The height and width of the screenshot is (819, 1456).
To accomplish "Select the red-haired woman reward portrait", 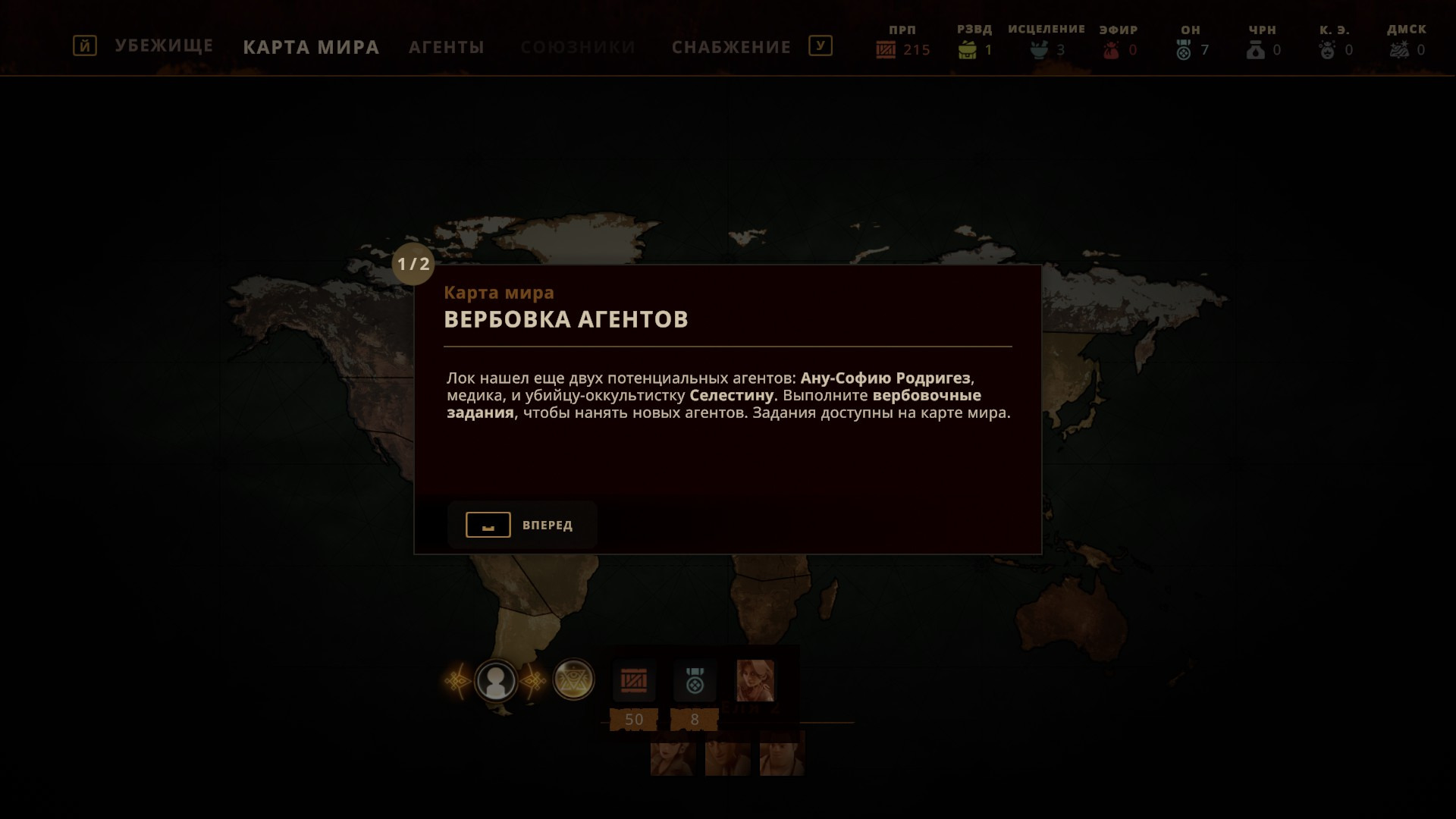I will [x=755, y=680].
